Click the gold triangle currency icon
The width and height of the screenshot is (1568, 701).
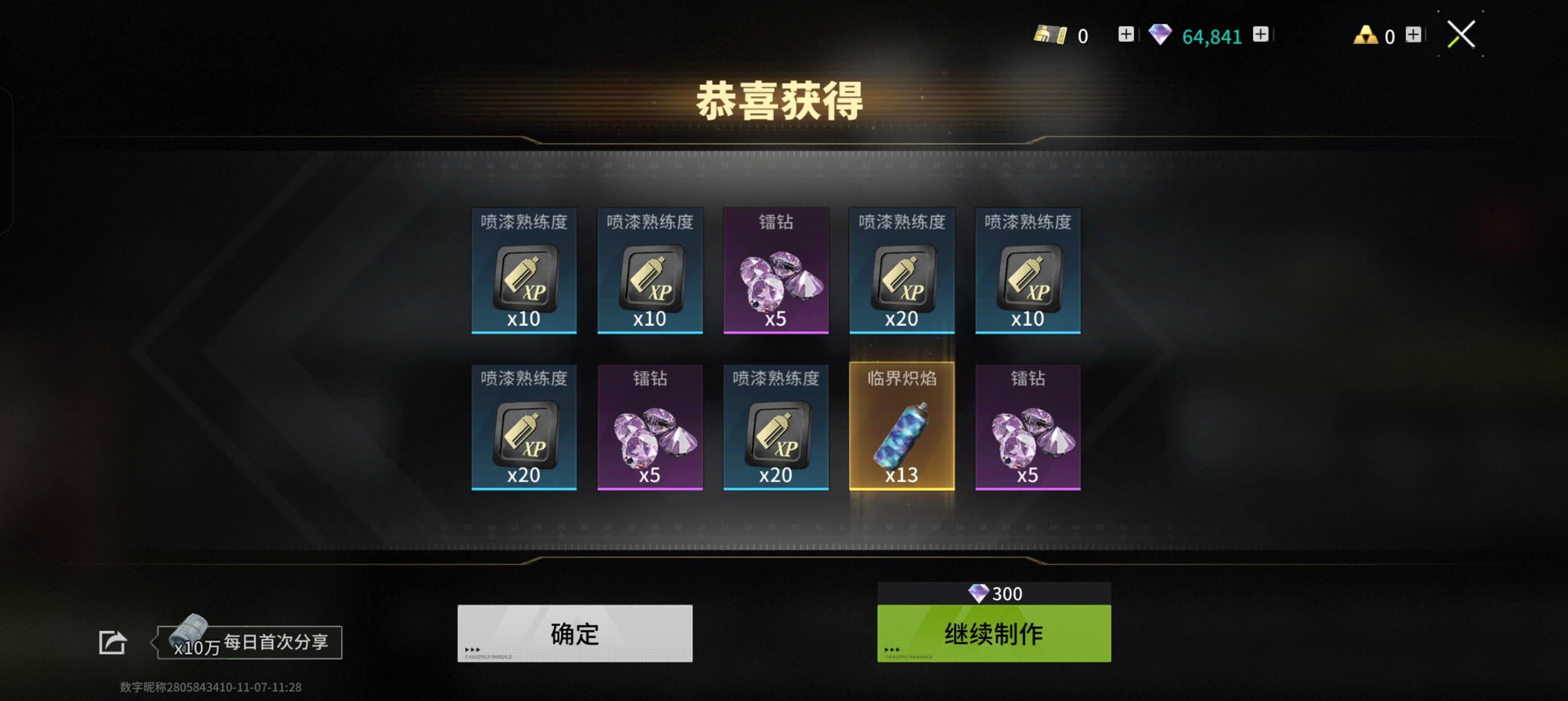pos(1367,34)
